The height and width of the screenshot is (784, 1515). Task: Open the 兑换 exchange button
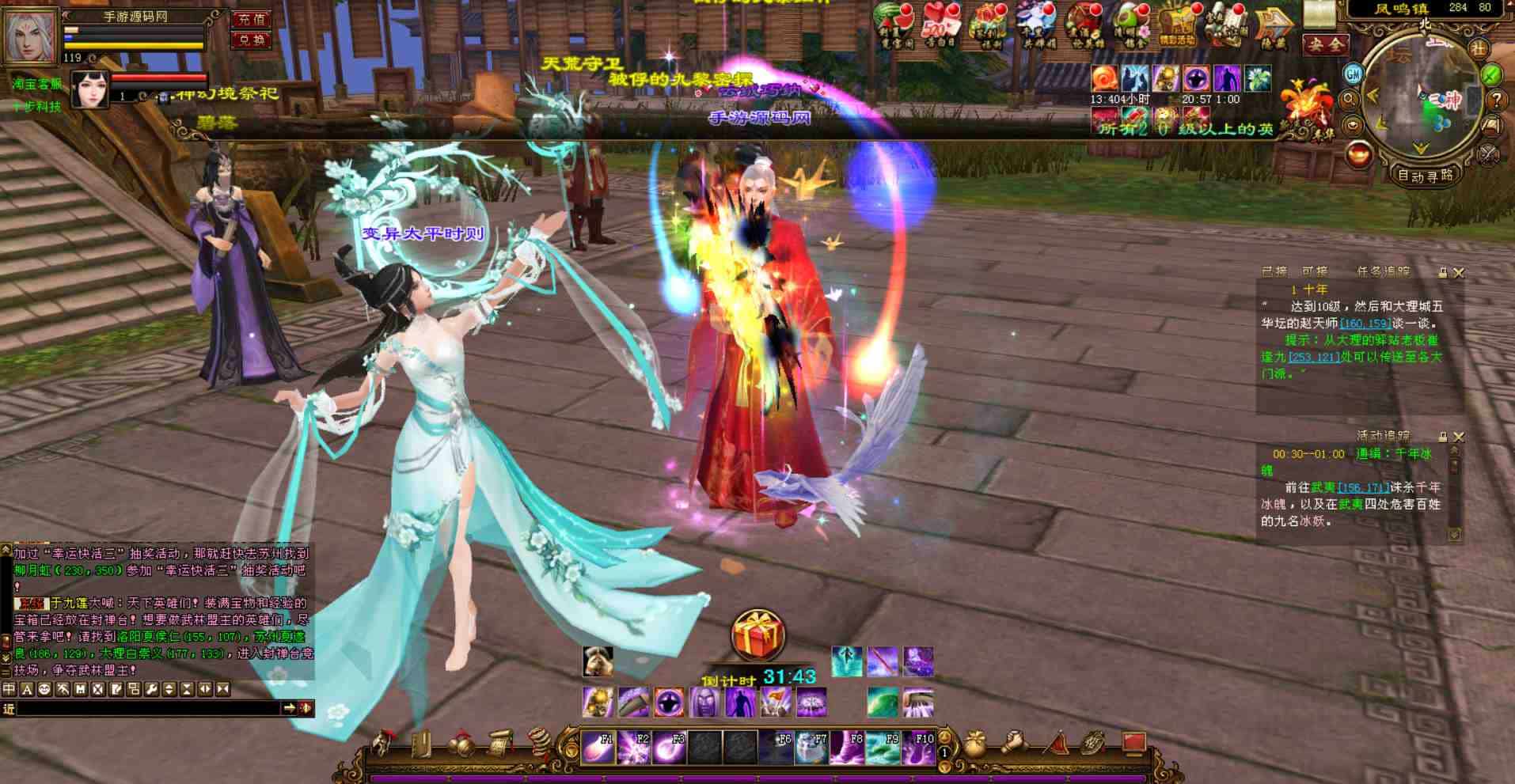click(251, 40)
